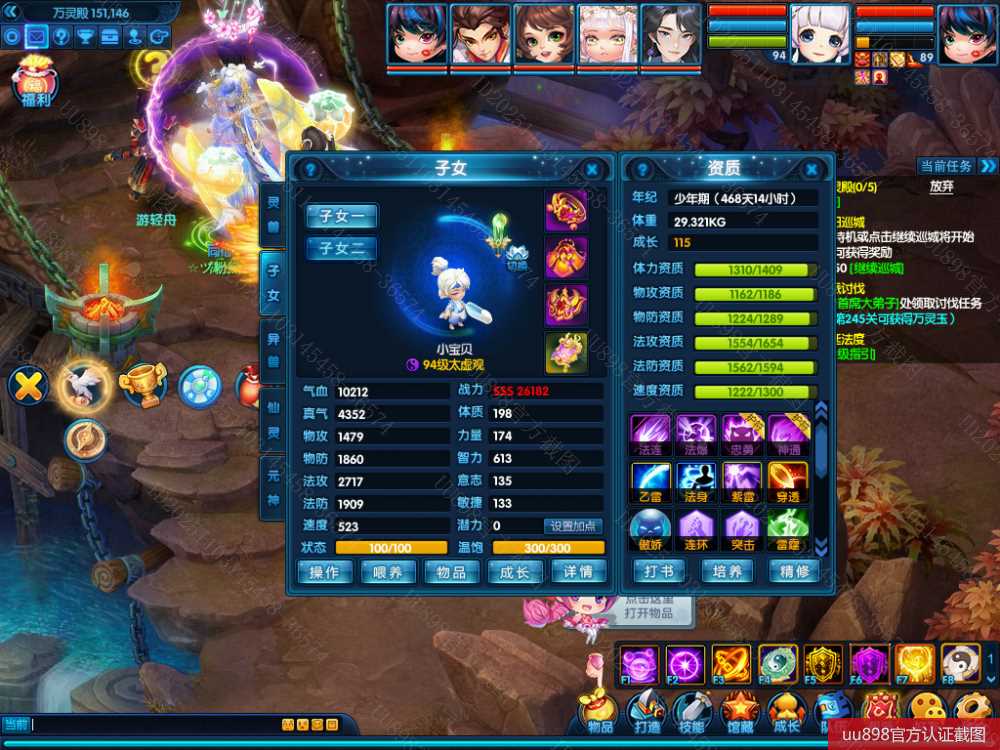Open the mail envelope icon
1000x750 pixels.
(36, 37)
